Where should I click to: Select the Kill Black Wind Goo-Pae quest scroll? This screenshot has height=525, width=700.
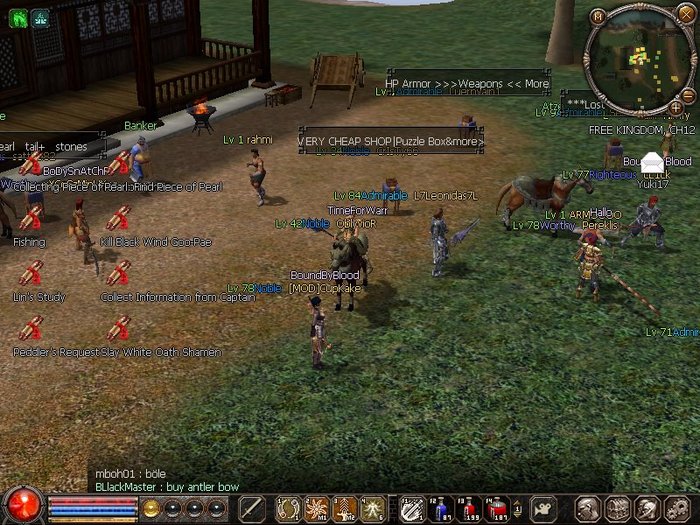tap(118, 219)
